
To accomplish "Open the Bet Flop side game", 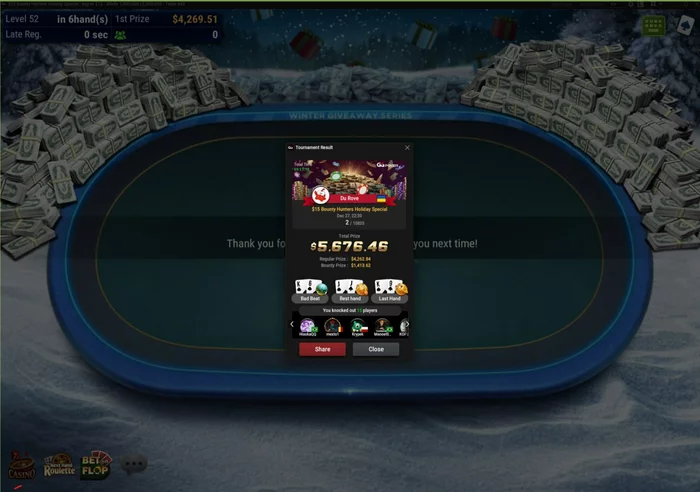I will [96, 465].
